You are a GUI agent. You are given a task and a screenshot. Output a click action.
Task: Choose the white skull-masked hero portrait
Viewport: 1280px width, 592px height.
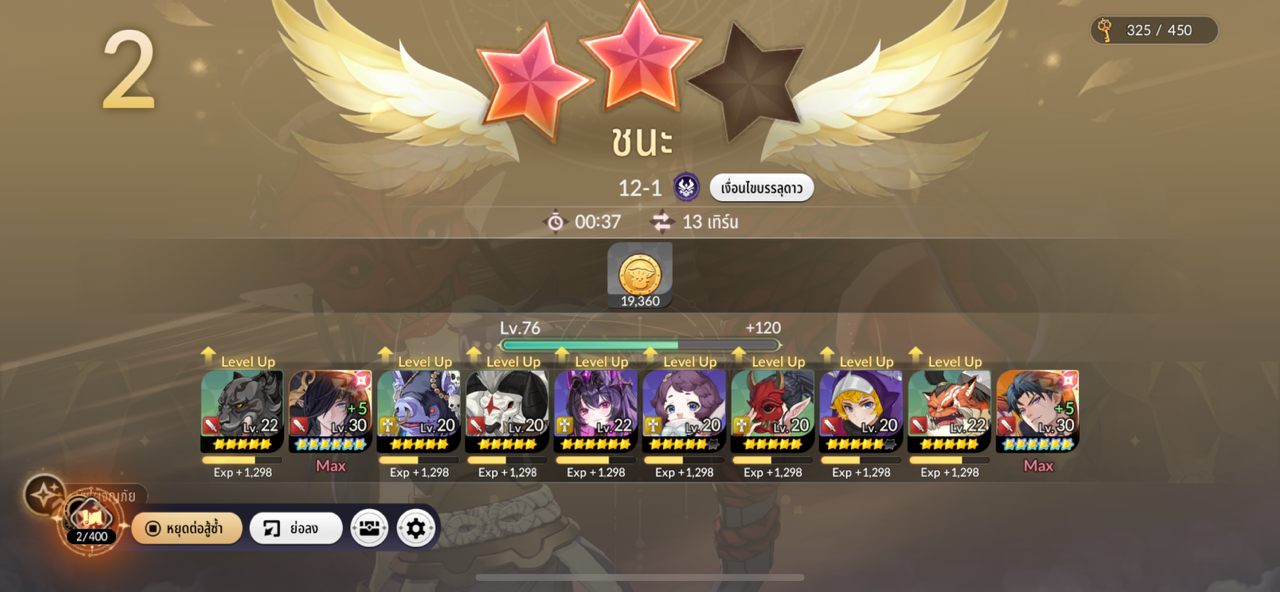pyautogui.click(x=507, y=410)
